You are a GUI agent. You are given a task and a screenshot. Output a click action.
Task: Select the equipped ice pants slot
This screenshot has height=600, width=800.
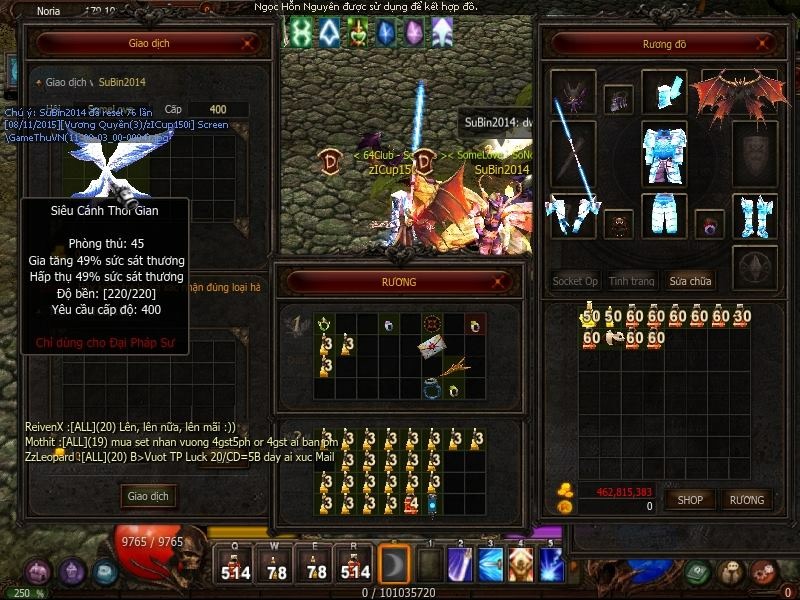(663, 214)
